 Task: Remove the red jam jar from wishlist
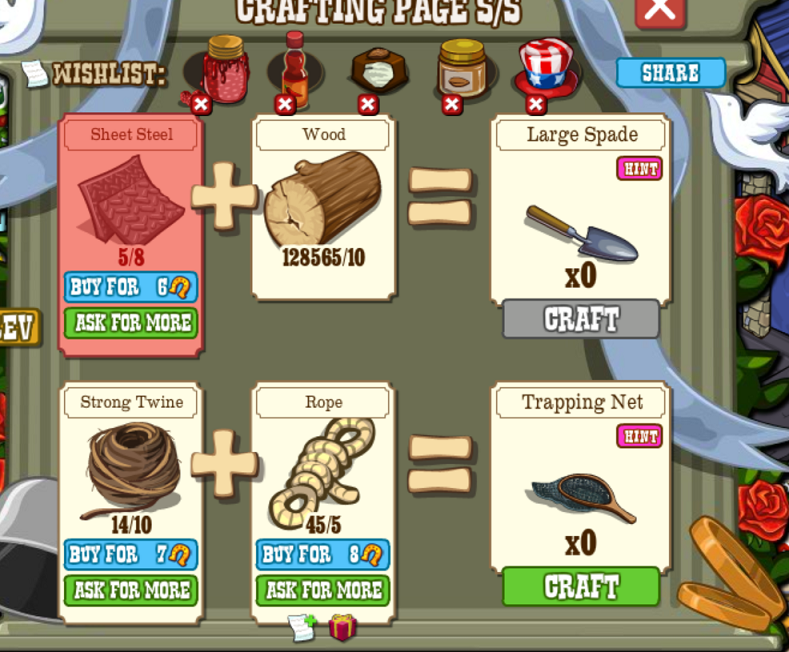pyautogui.click(x=201, y=104)
